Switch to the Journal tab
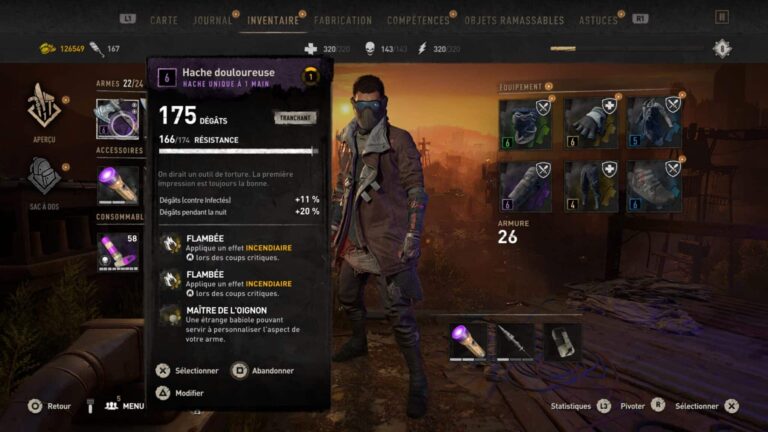The image size is (768, 432). click(x=212, y=20)
